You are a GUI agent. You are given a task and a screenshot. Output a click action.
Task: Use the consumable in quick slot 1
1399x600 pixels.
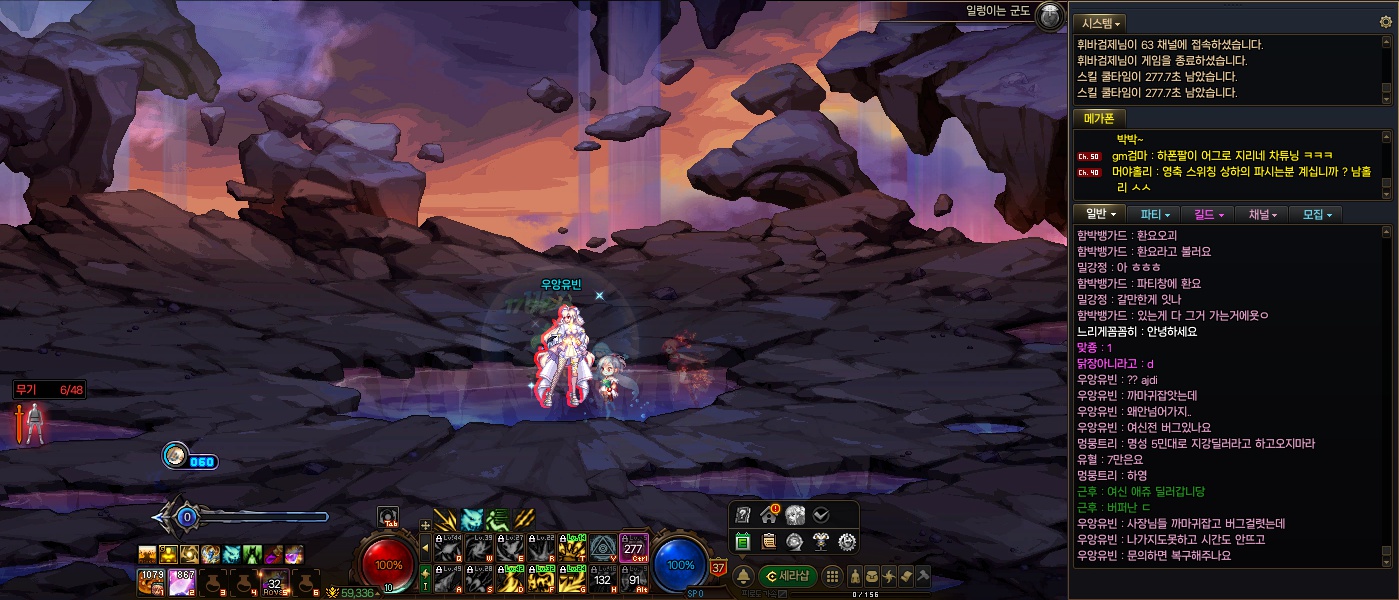(x=151, y=581)
